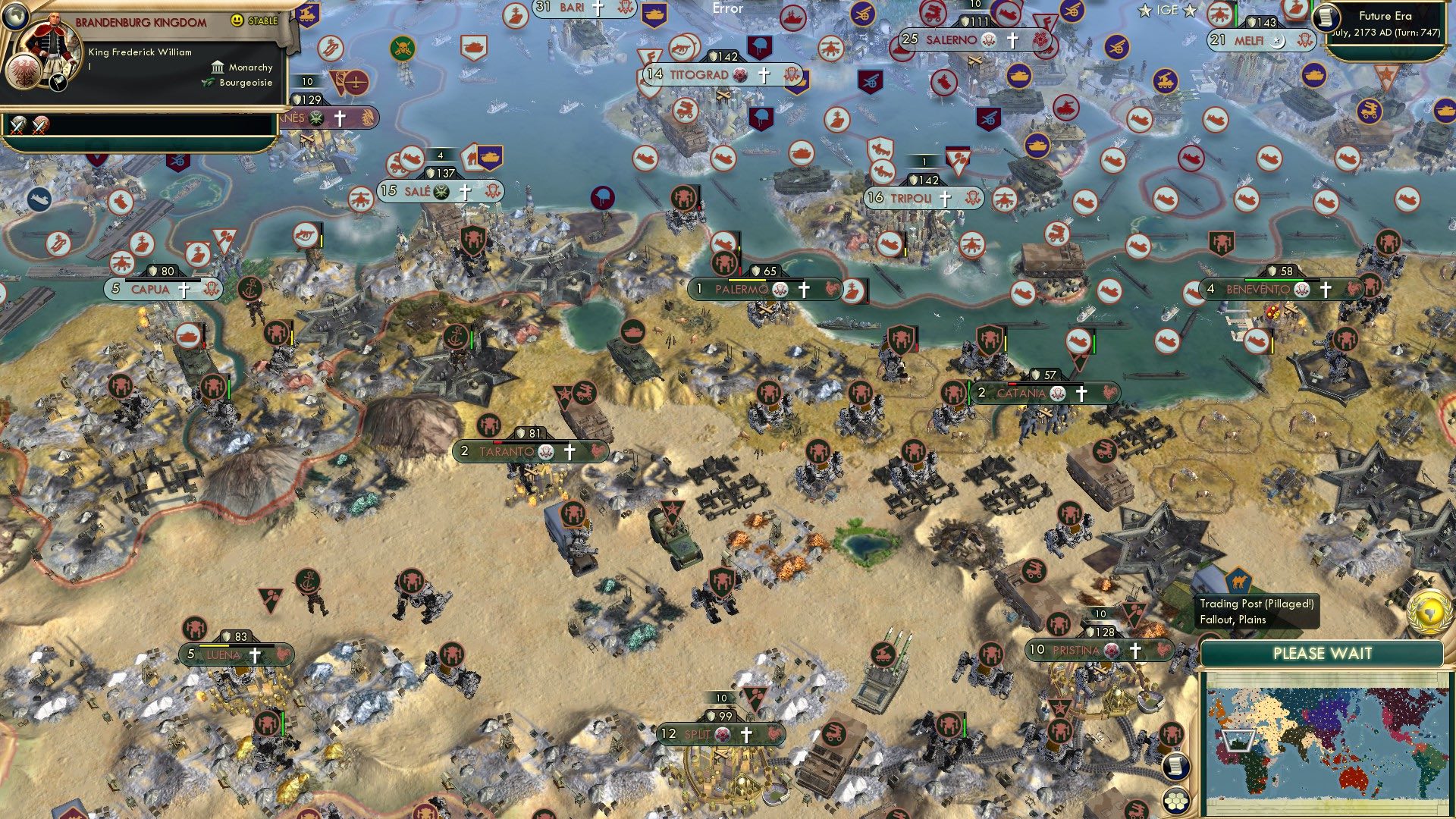This screenshot has height=819, width=1456.
Task: Toggle the STABLE smiley happiness indicator
Action: [237, 20]
